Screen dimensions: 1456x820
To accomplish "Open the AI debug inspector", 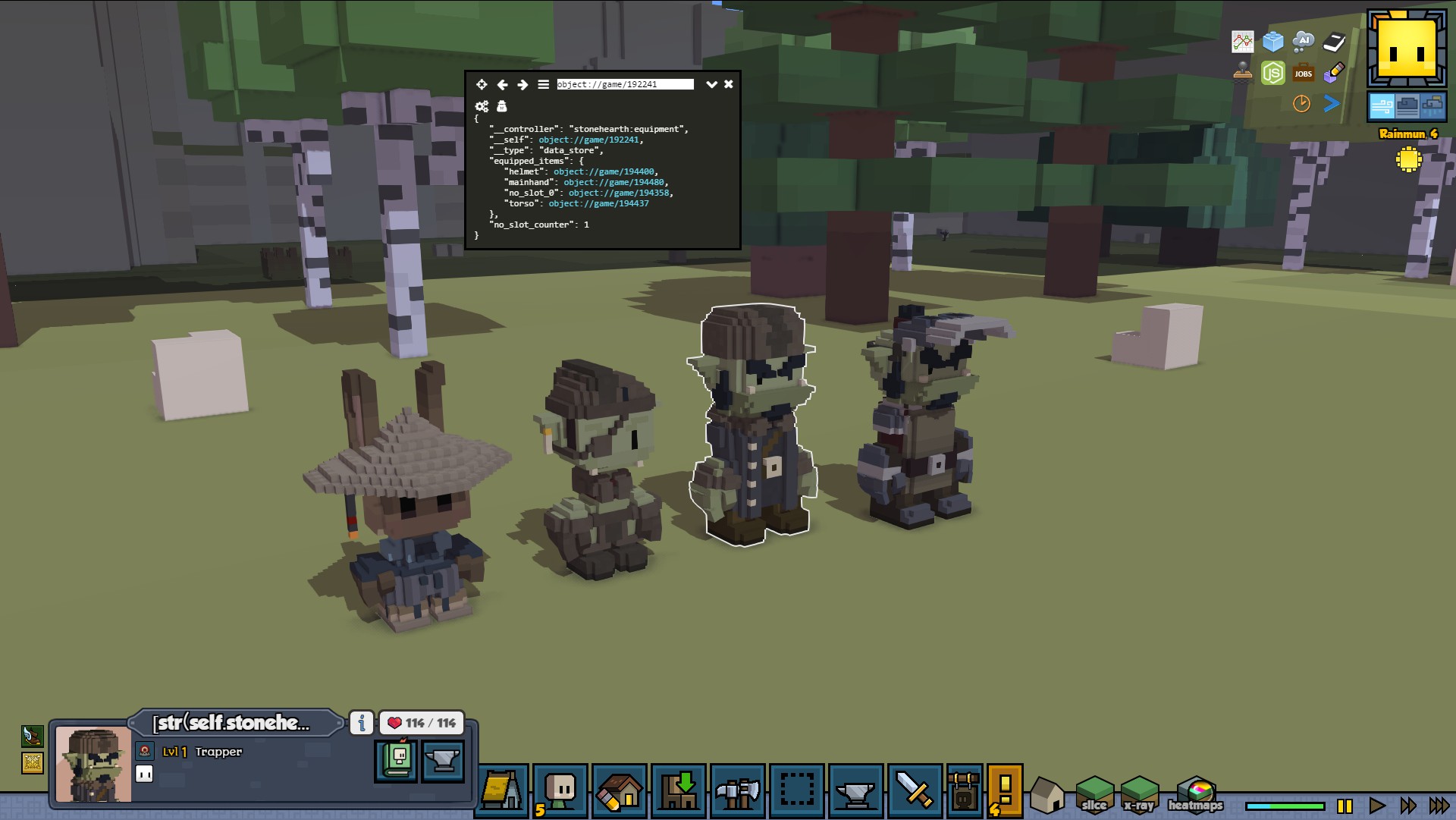I will [1303, 41].
